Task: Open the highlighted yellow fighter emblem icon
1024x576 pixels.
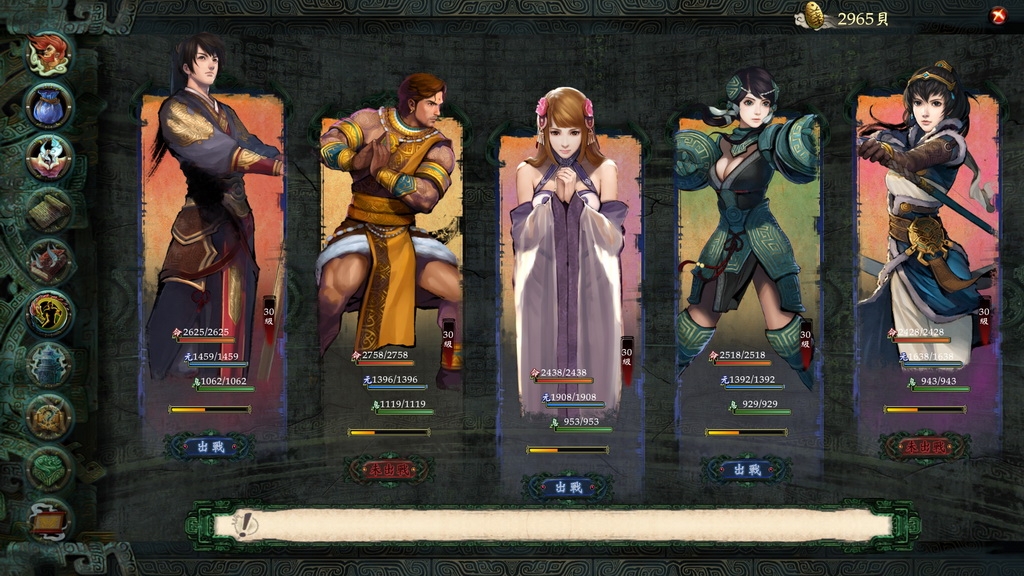Action: (49, 313)
